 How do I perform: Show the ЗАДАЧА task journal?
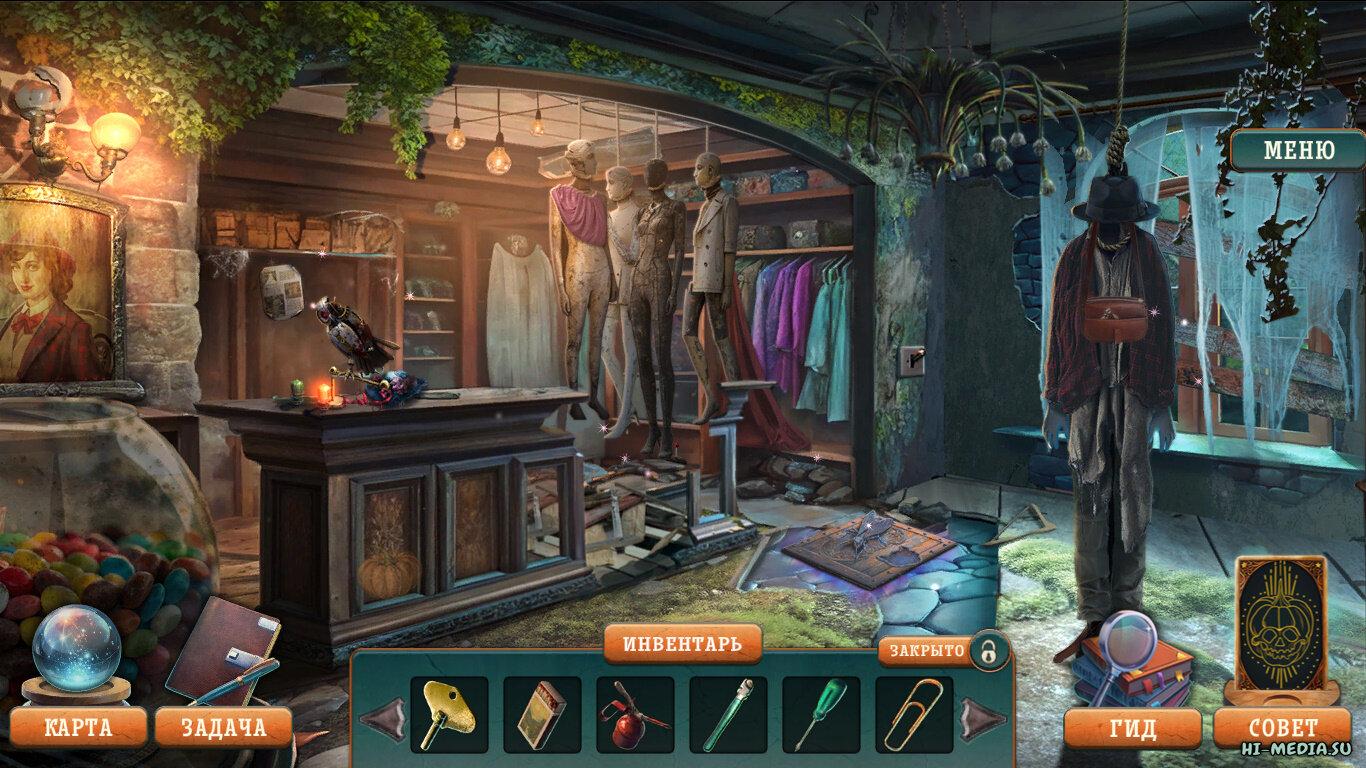tap(223, 727)
